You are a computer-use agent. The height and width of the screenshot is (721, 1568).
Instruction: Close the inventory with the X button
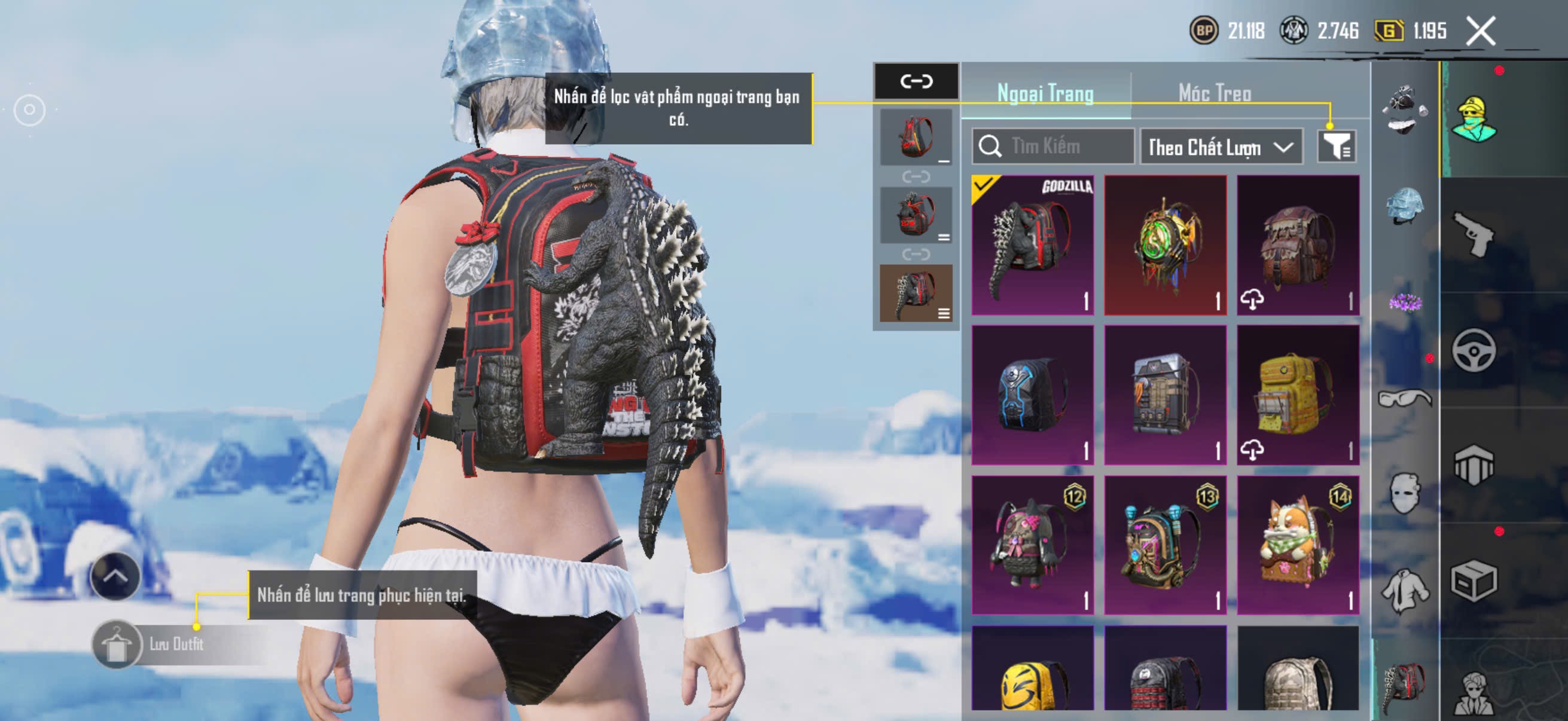point(1480,30)
